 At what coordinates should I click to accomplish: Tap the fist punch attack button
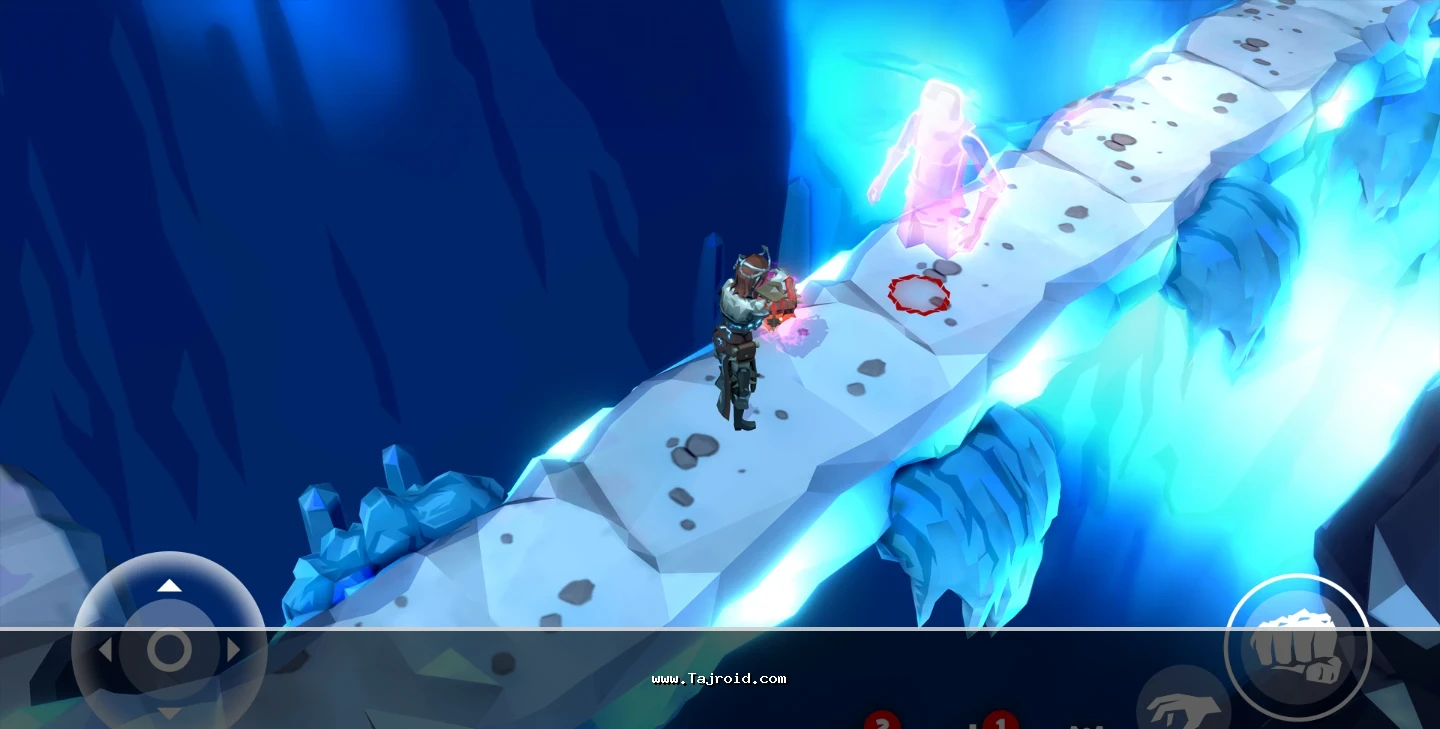pyautogui.click(x=1297, y=646)
